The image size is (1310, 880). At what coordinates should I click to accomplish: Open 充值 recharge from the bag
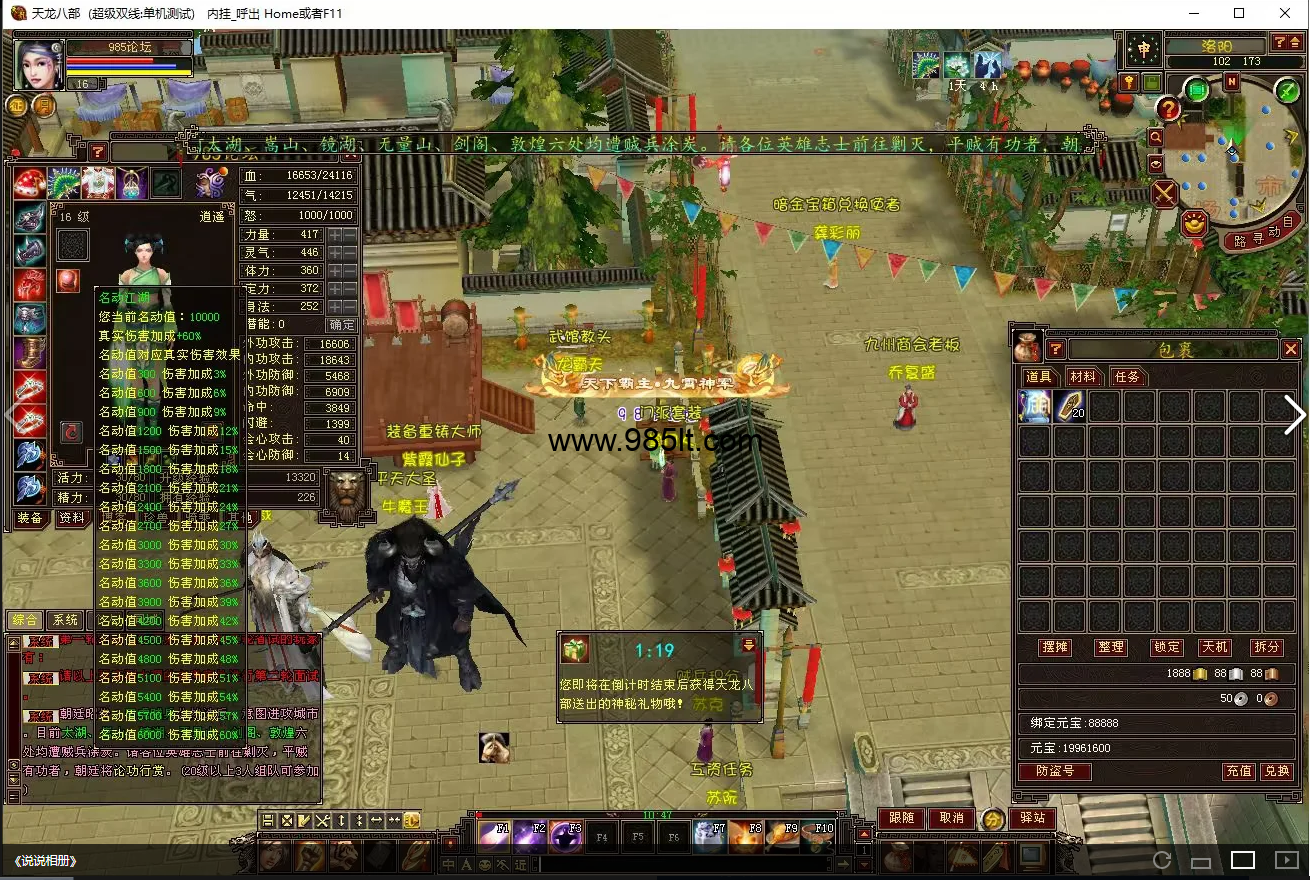[x=1239, y=771]
